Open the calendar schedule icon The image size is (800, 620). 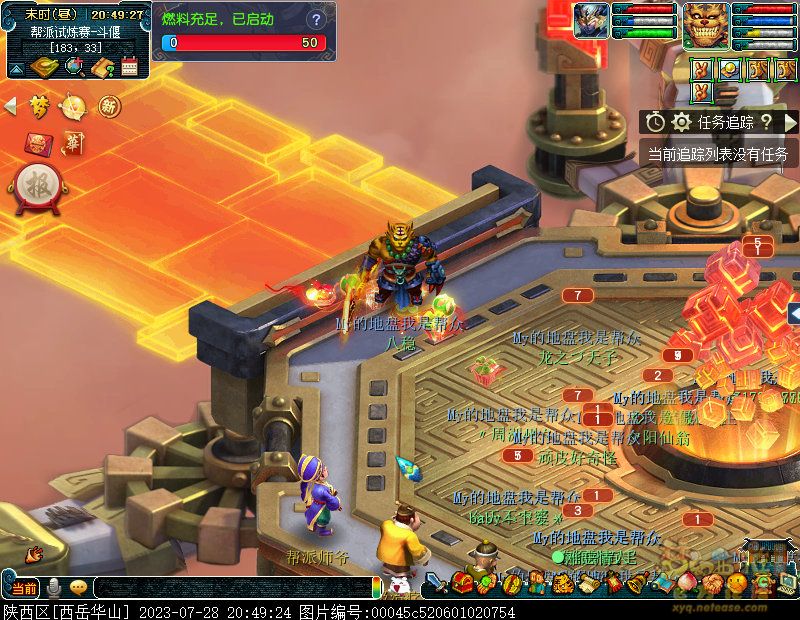[x=129, y=68]
